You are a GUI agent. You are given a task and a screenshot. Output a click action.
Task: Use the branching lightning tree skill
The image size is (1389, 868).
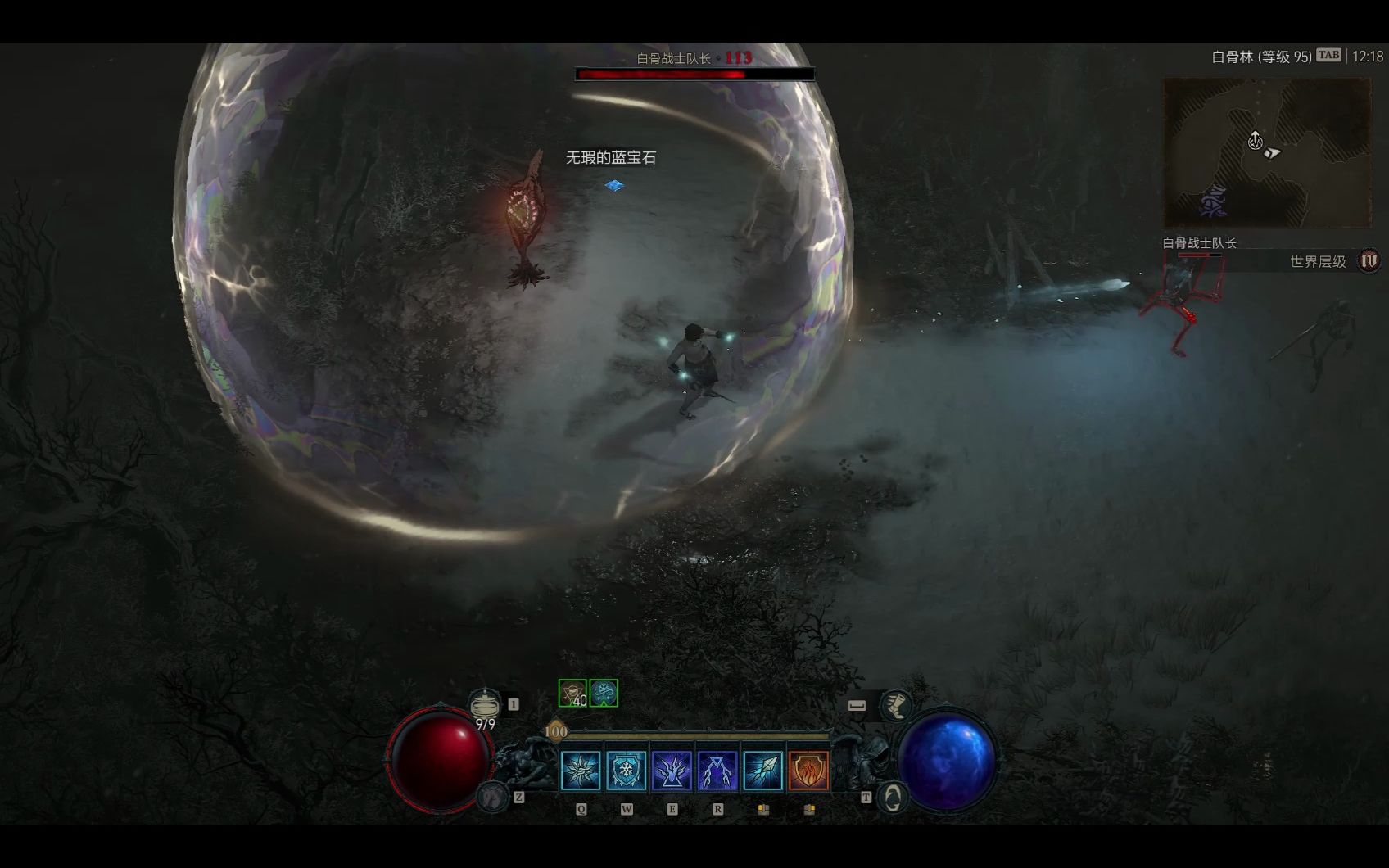[x=672, y=771]
